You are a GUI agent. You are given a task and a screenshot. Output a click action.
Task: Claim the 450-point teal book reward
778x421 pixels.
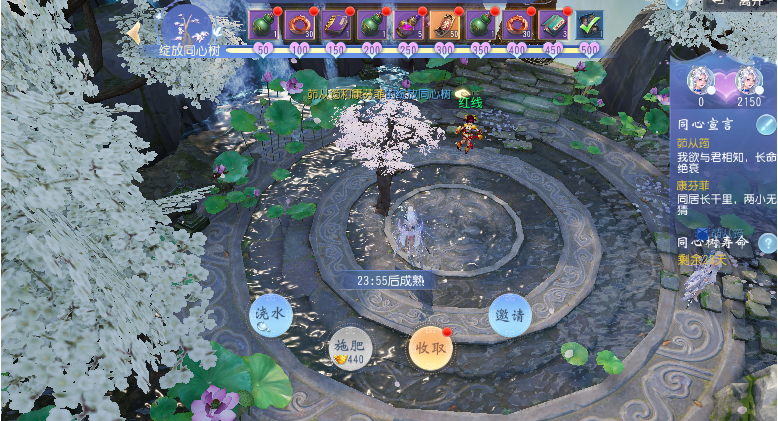coord(553,24)
